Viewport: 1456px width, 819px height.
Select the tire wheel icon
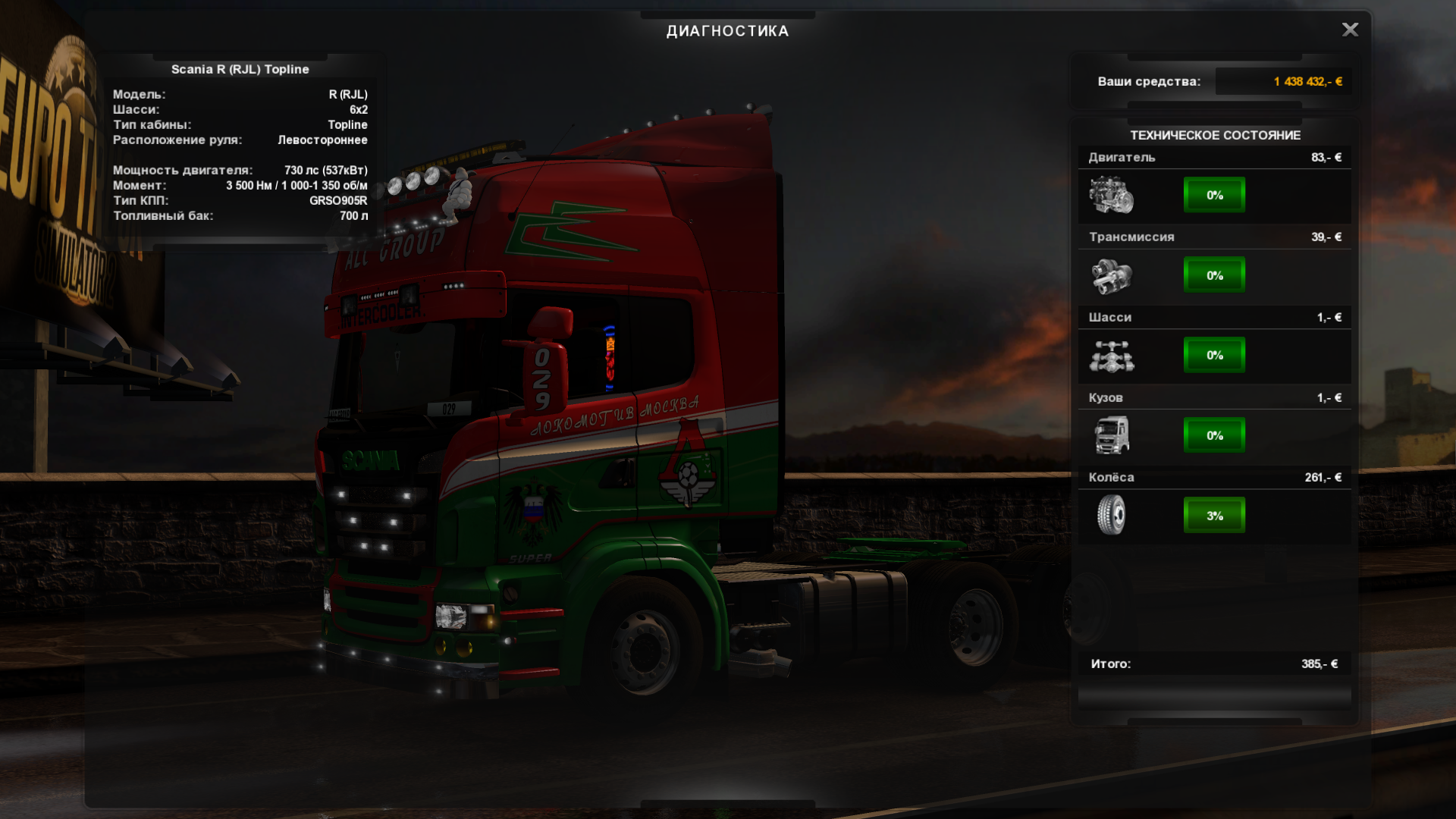pyautogui.click(x=1112, y=515)
